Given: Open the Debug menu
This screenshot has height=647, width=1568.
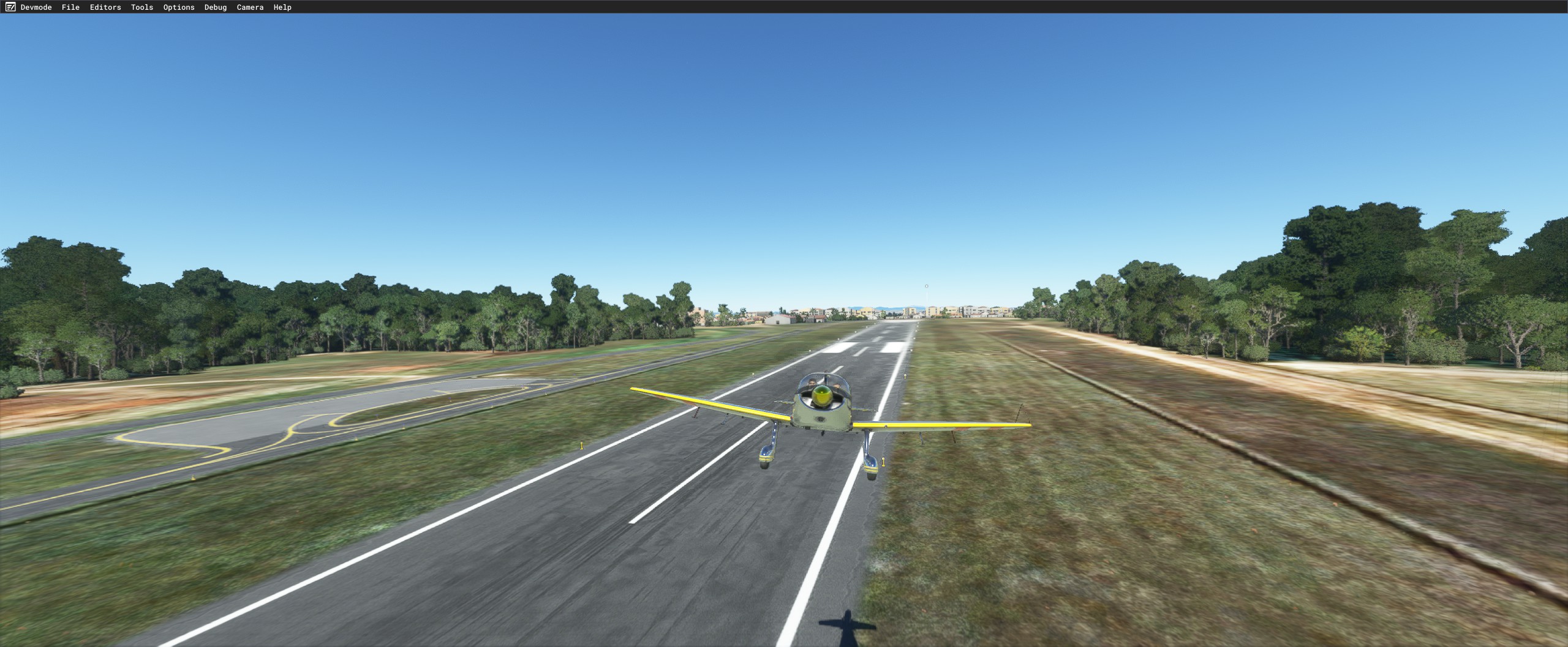Looking at the screenshot, I should (214, 7).
